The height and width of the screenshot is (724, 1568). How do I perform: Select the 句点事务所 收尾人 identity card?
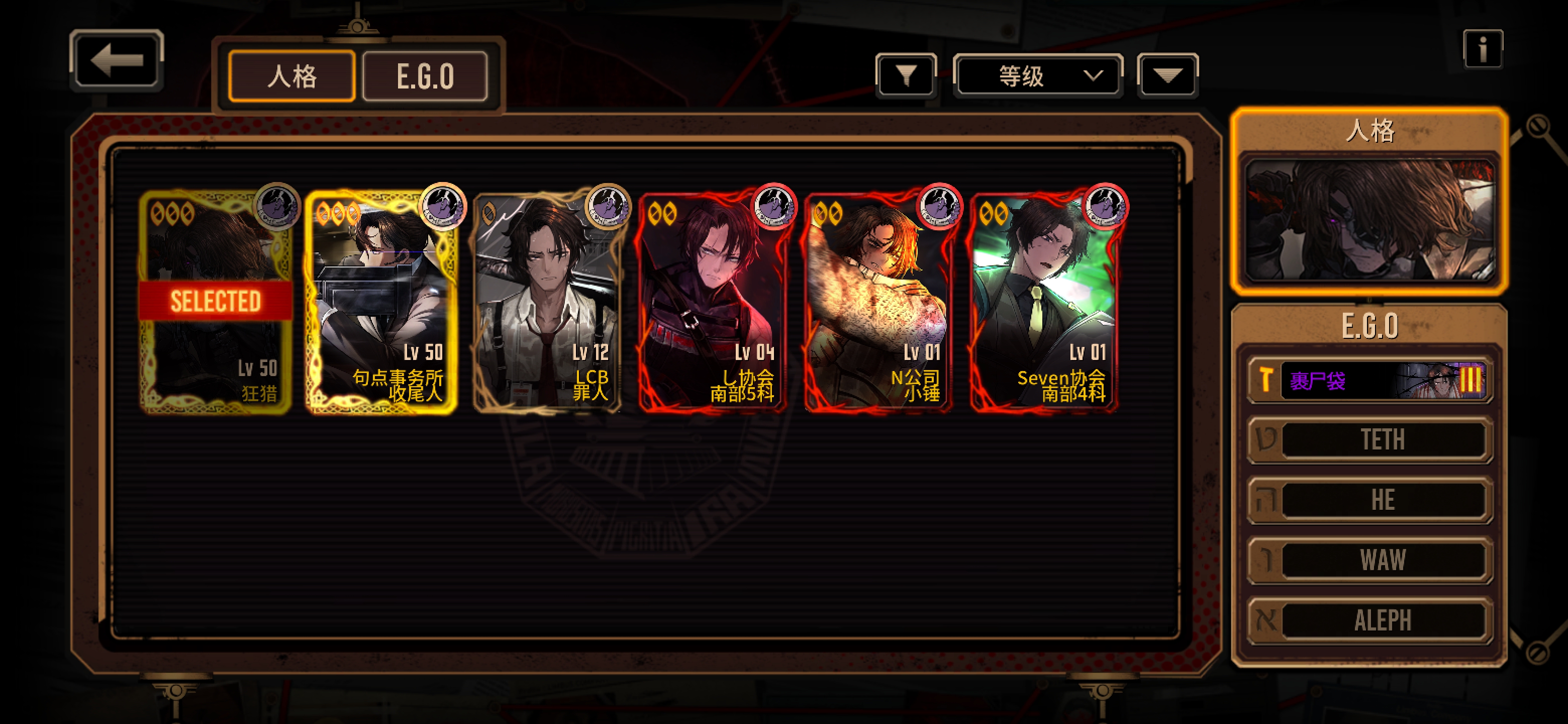point(381,301)
